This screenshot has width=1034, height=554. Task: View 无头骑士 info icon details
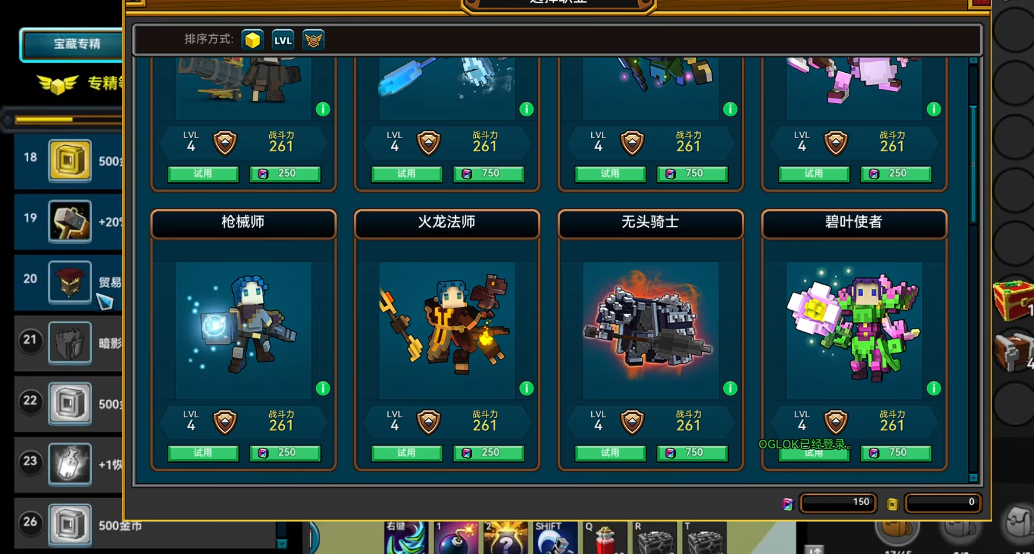pos(730,388)
